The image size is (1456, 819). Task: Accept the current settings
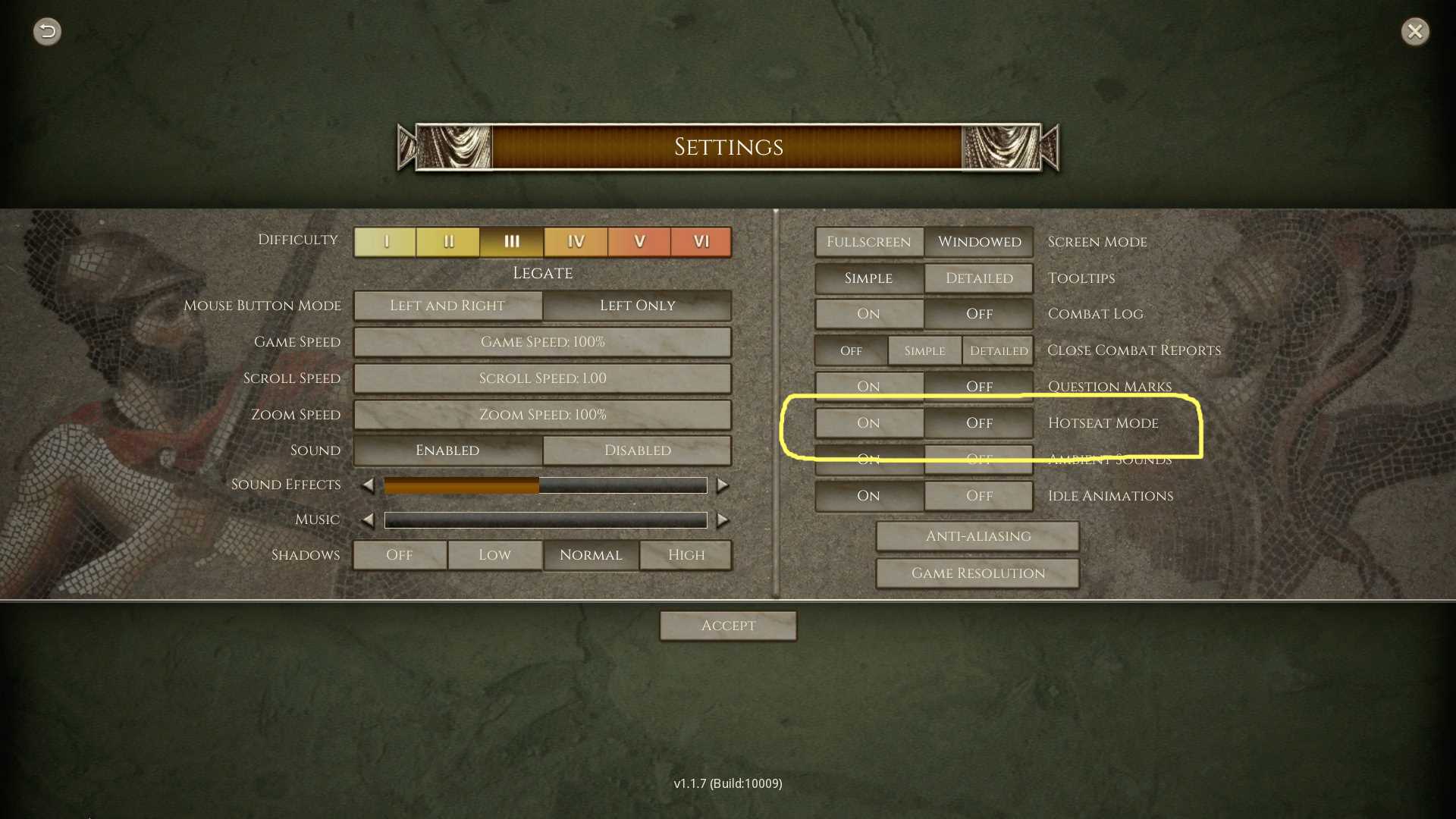(728, 626)
